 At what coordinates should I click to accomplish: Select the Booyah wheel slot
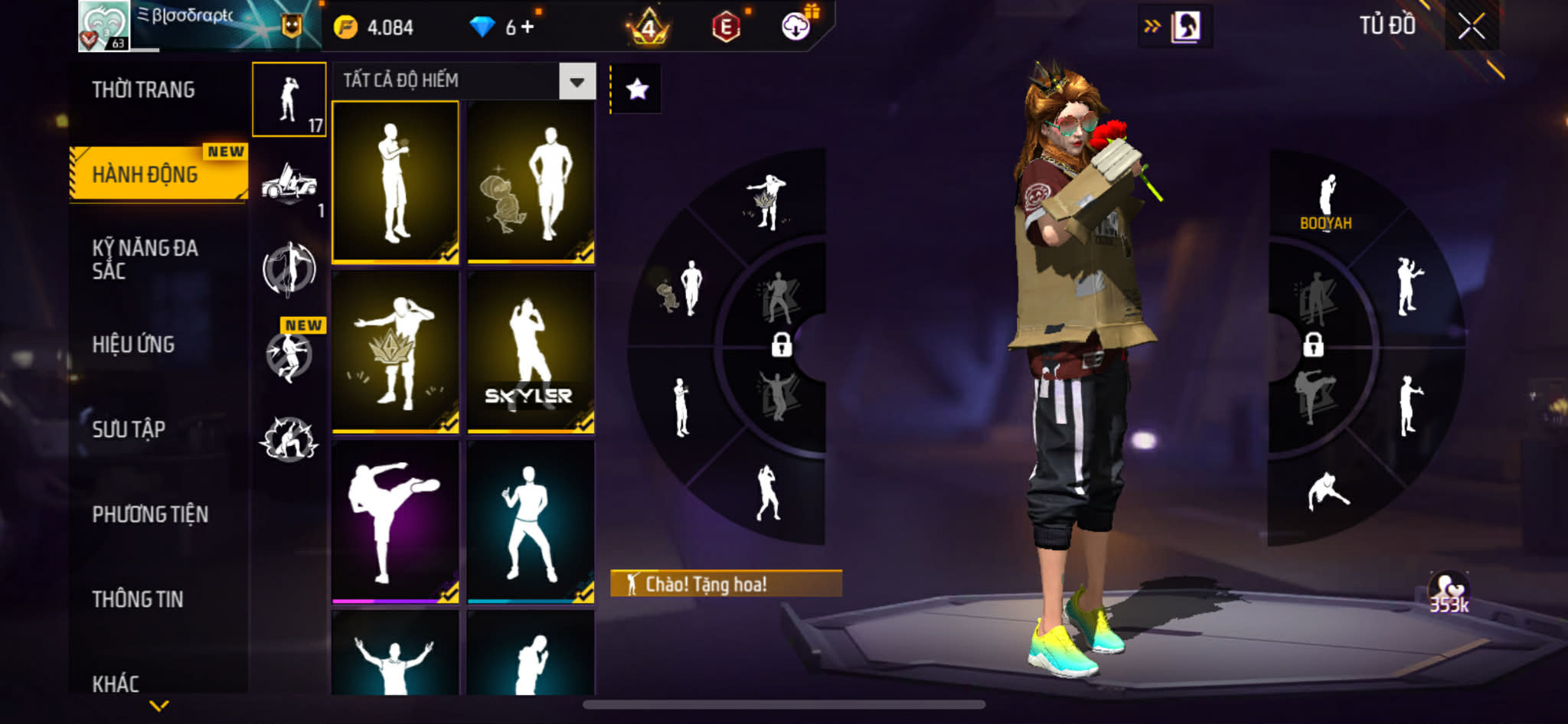(x=1326, y=203)
